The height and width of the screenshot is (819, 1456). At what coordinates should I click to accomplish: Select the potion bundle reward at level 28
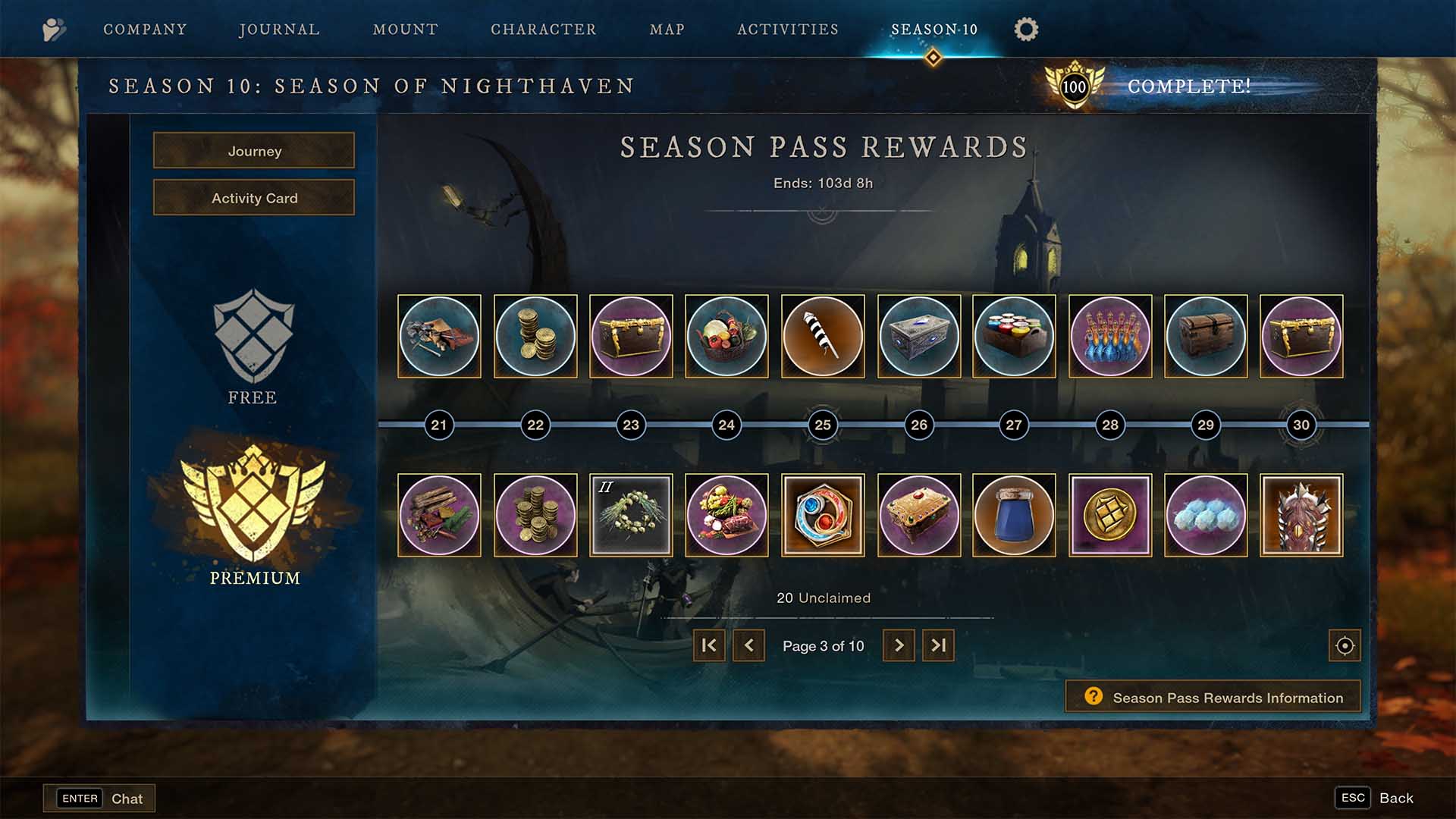pos(1110,336)
